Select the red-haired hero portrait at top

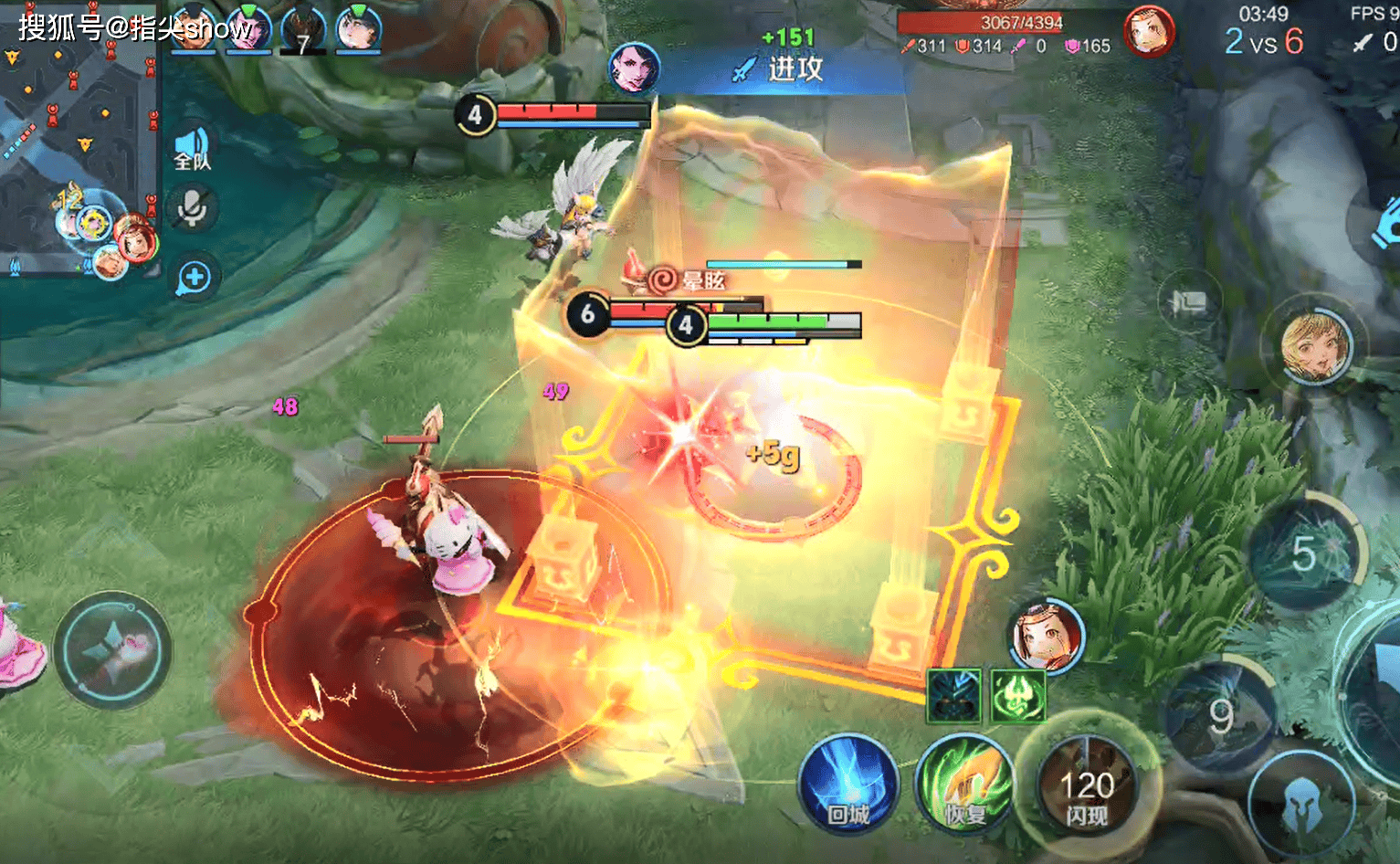[1148, 32]
